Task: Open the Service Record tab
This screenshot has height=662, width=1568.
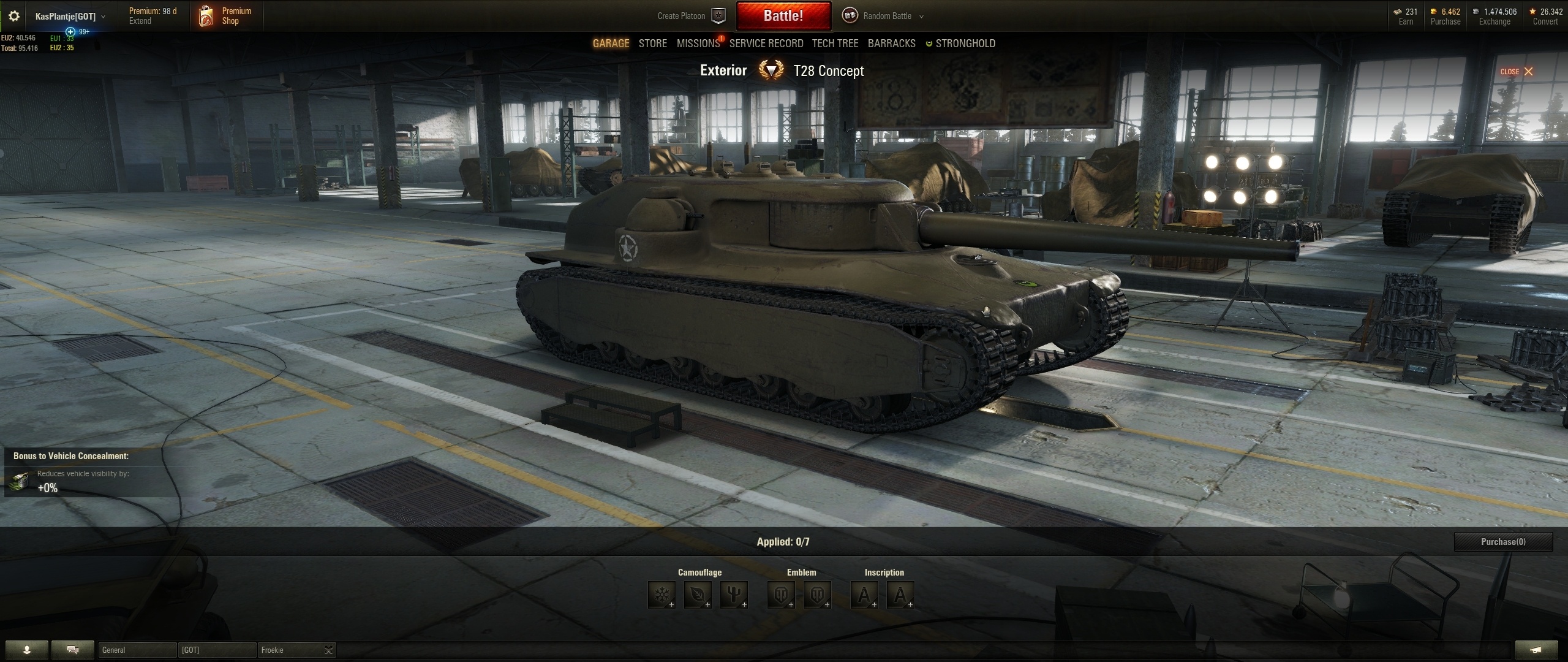Action: coord(766,44)
